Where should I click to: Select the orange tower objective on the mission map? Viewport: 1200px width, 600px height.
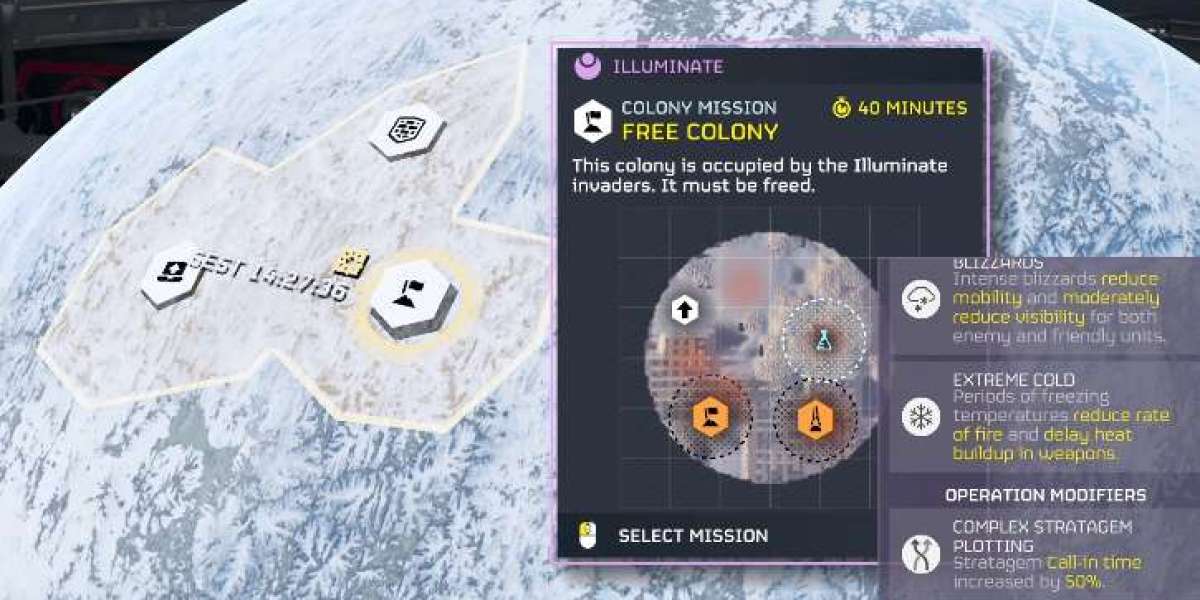tap(815, 418)
